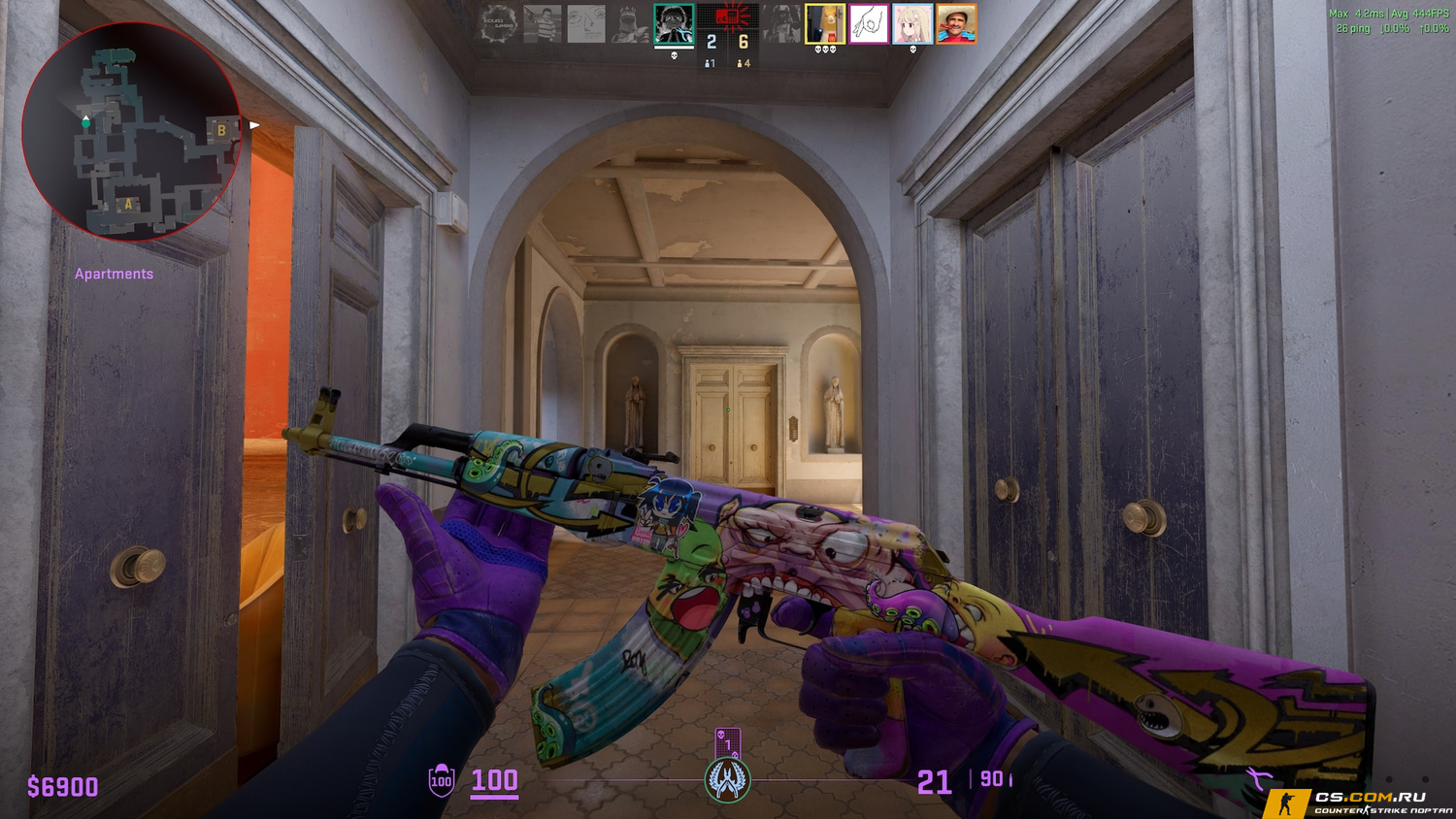Select the greyed-out striped shirt man avatar

point(543,24)
